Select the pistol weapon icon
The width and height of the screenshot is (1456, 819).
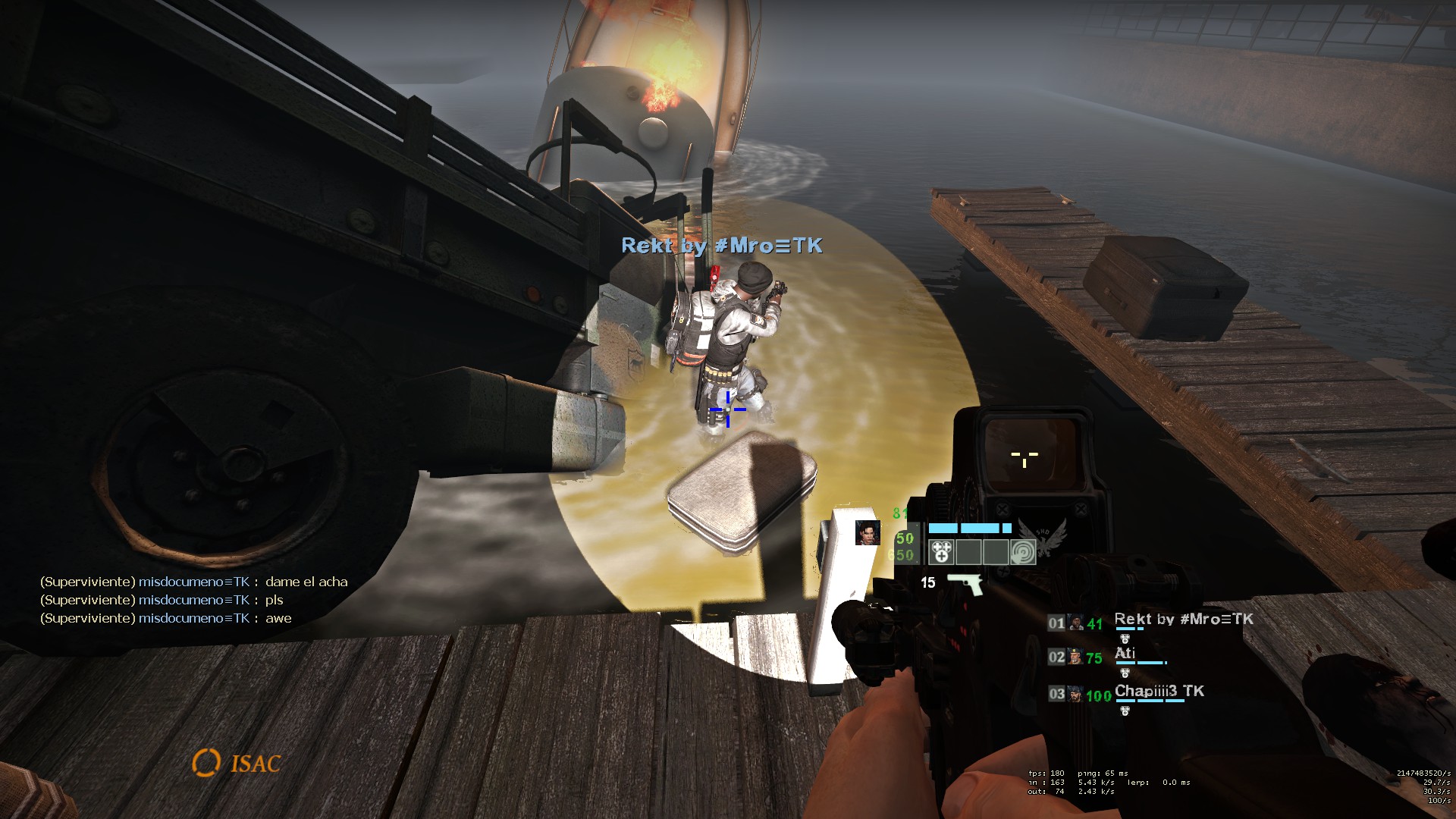click(965, 586)
